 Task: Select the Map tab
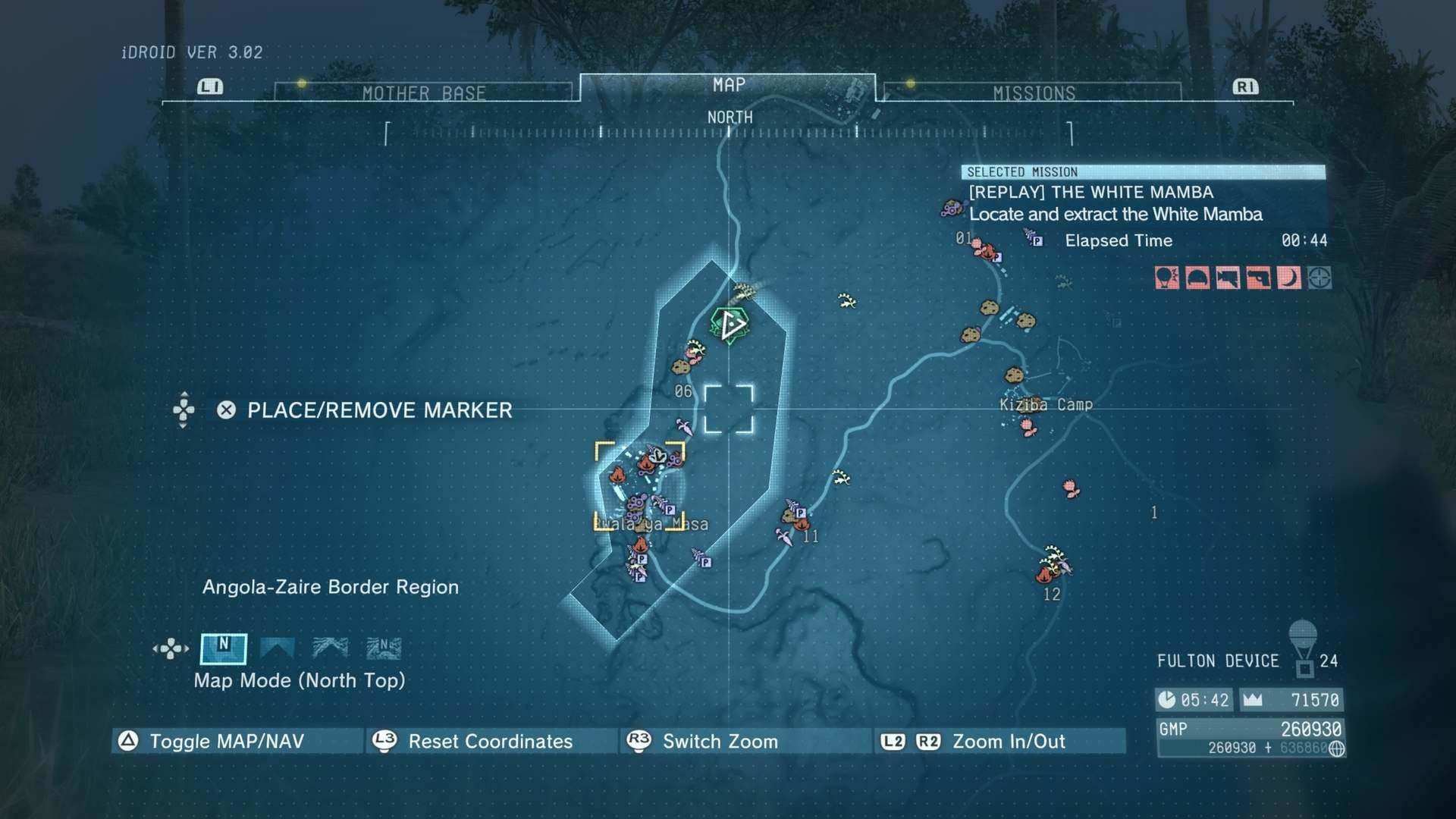coord(729,86)
